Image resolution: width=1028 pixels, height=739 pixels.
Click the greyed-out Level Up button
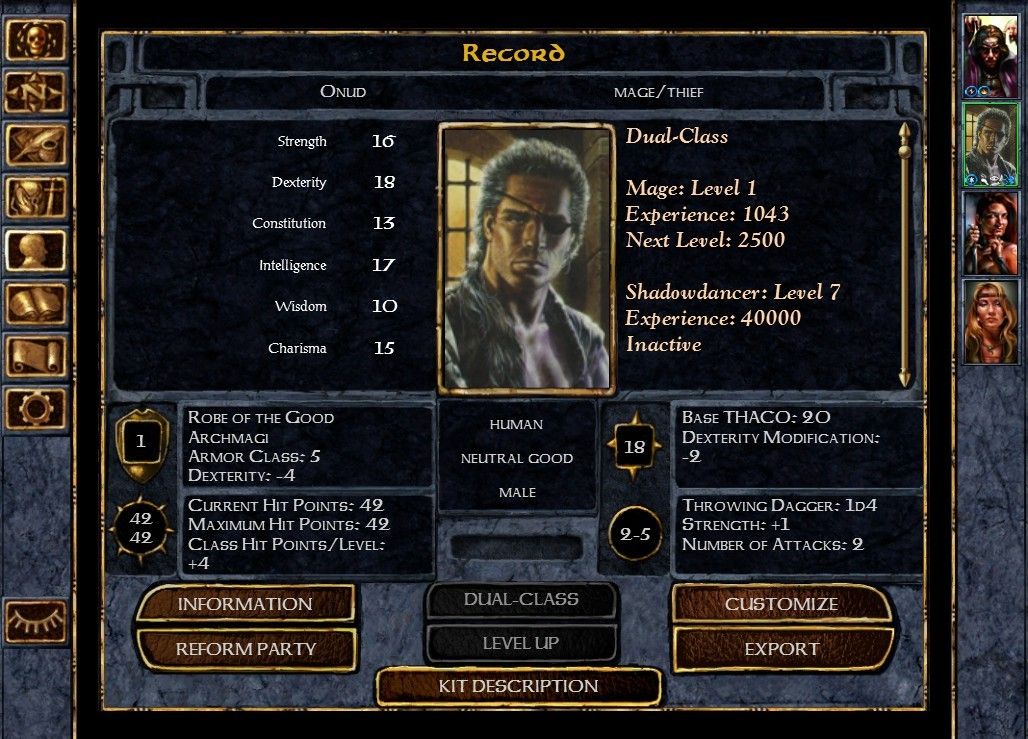tap(521, 643)
